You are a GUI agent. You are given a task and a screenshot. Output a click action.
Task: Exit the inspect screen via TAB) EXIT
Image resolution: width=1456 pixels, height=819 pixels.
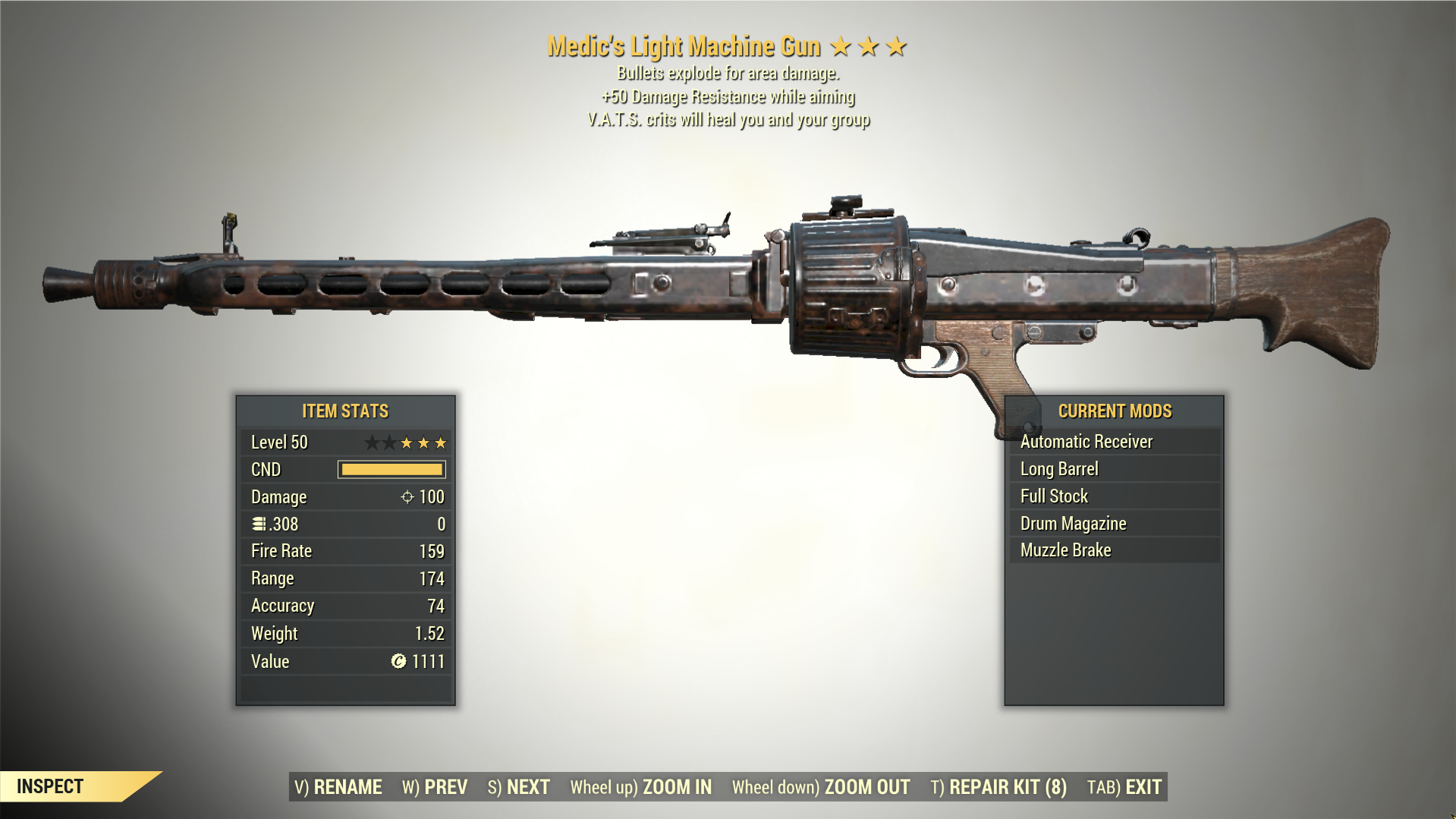pyautogui.click(x=1134, y=787)
